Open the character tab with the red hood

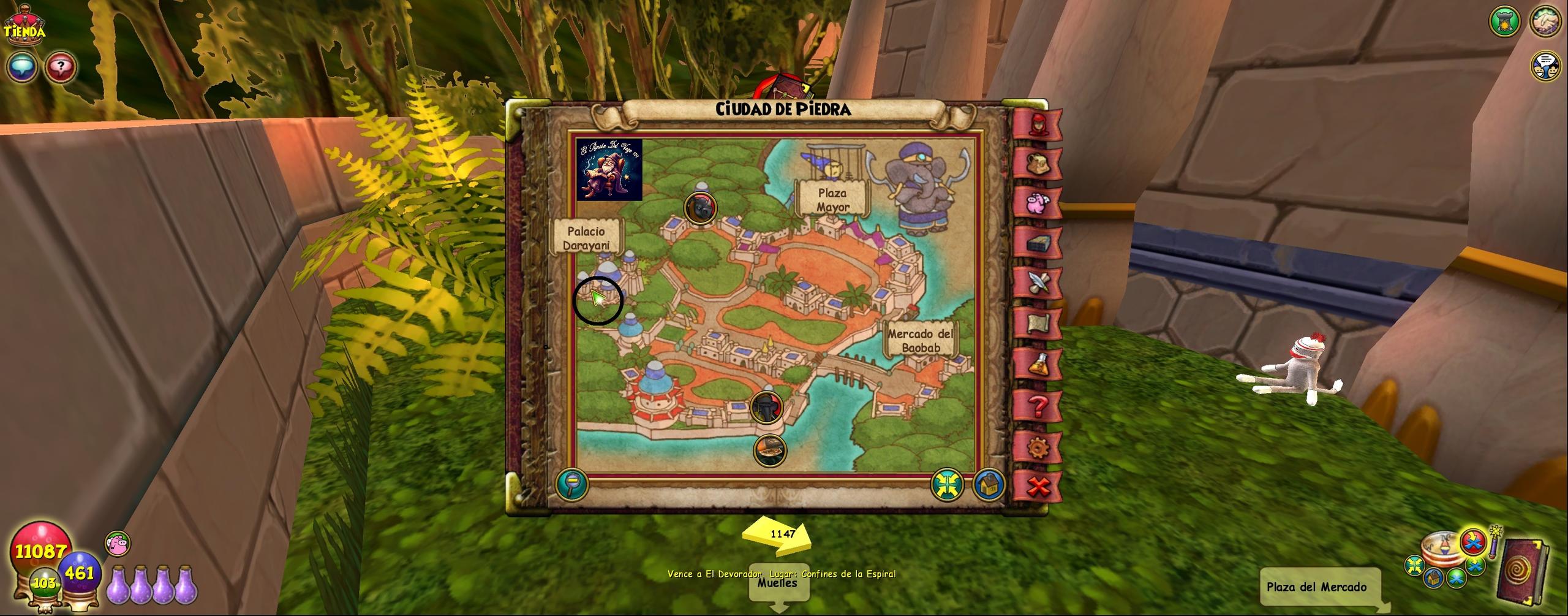(1038, 124)
